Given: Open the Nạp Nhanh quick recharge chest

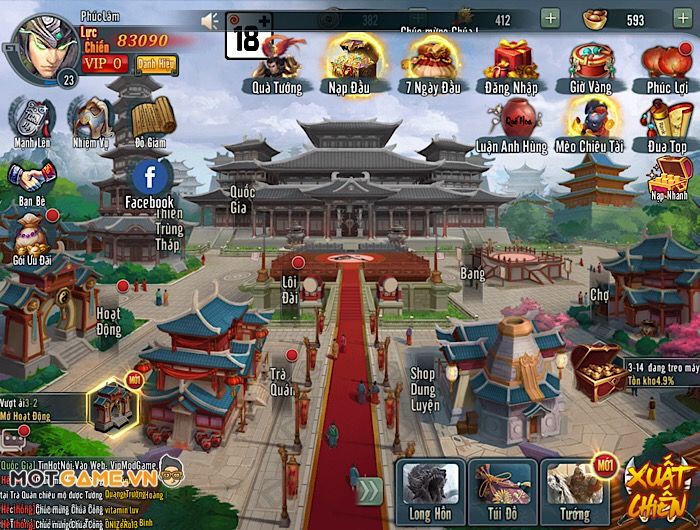Looking at the screenshot, I should [668, 178].
